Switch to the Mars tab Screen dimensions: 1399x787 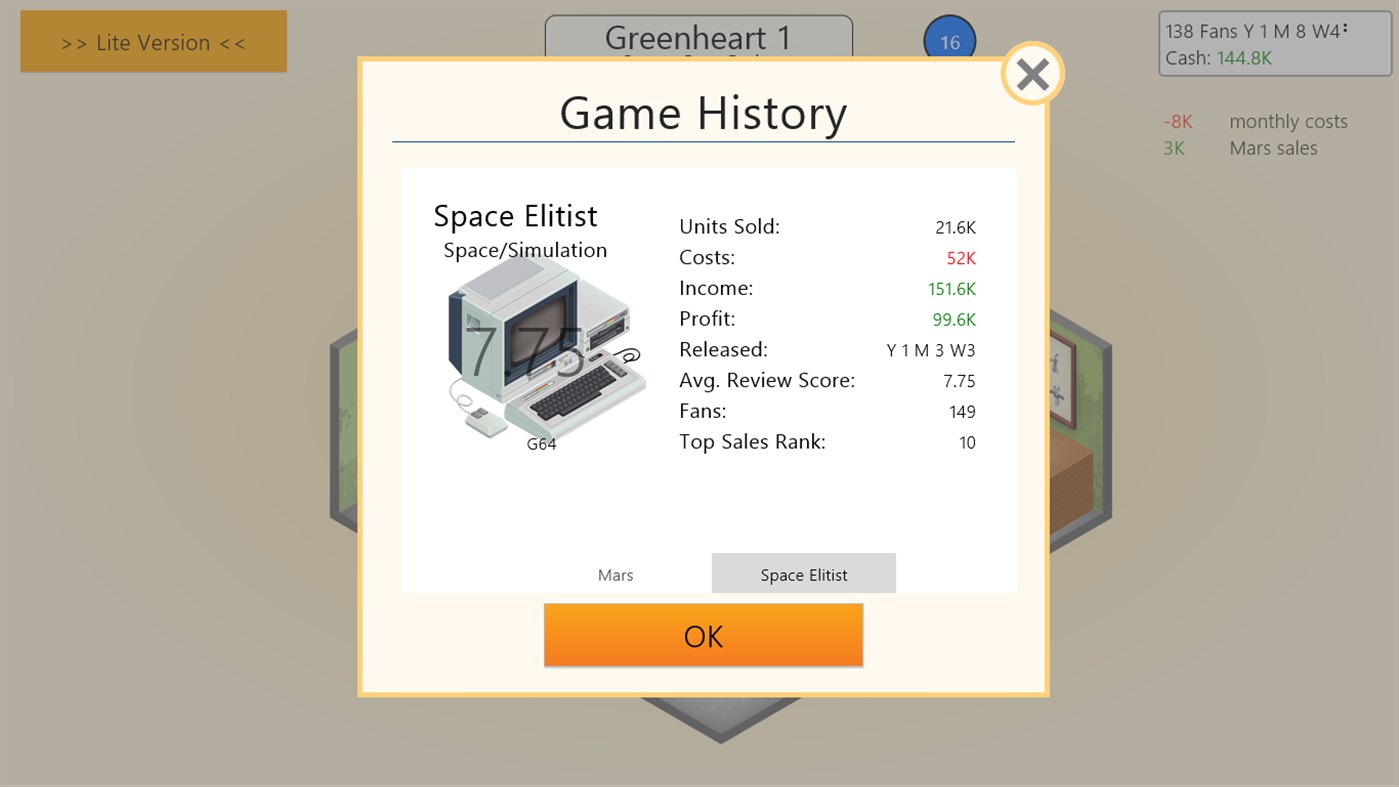[x=615, y=574]
